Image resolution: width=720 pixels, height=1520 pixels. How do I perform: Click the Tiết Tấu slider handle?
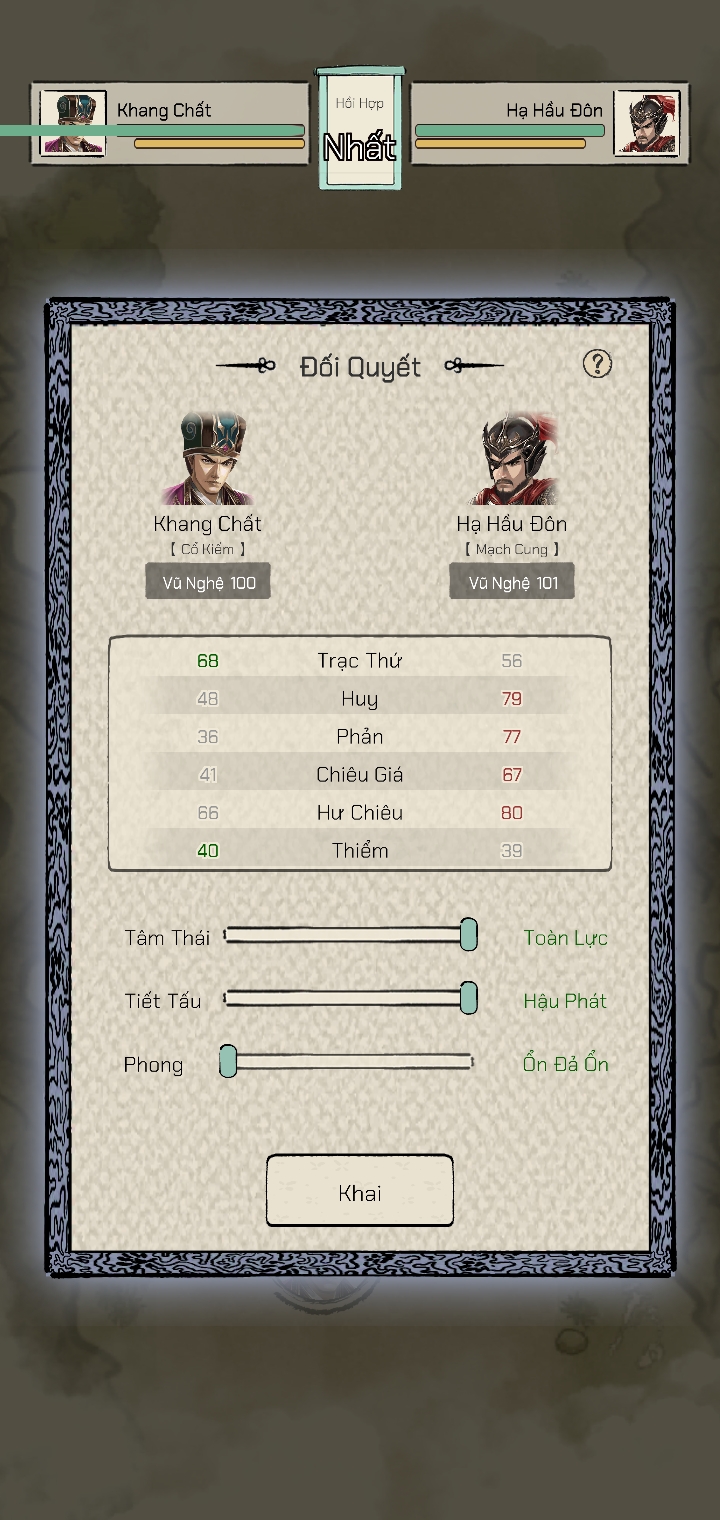(x=468, y=998)
